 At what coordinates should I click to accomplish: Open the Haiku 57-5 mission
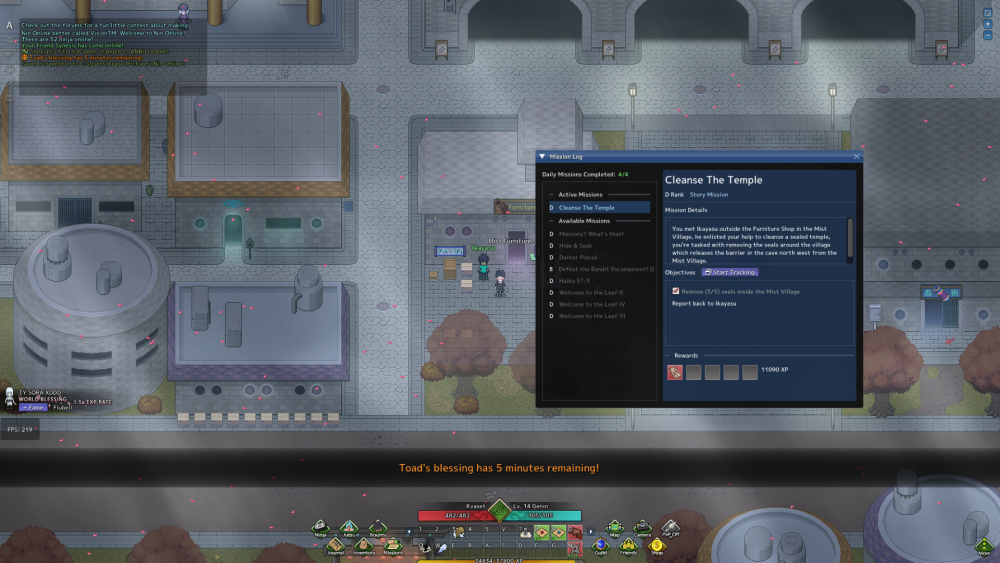(576, 281)
